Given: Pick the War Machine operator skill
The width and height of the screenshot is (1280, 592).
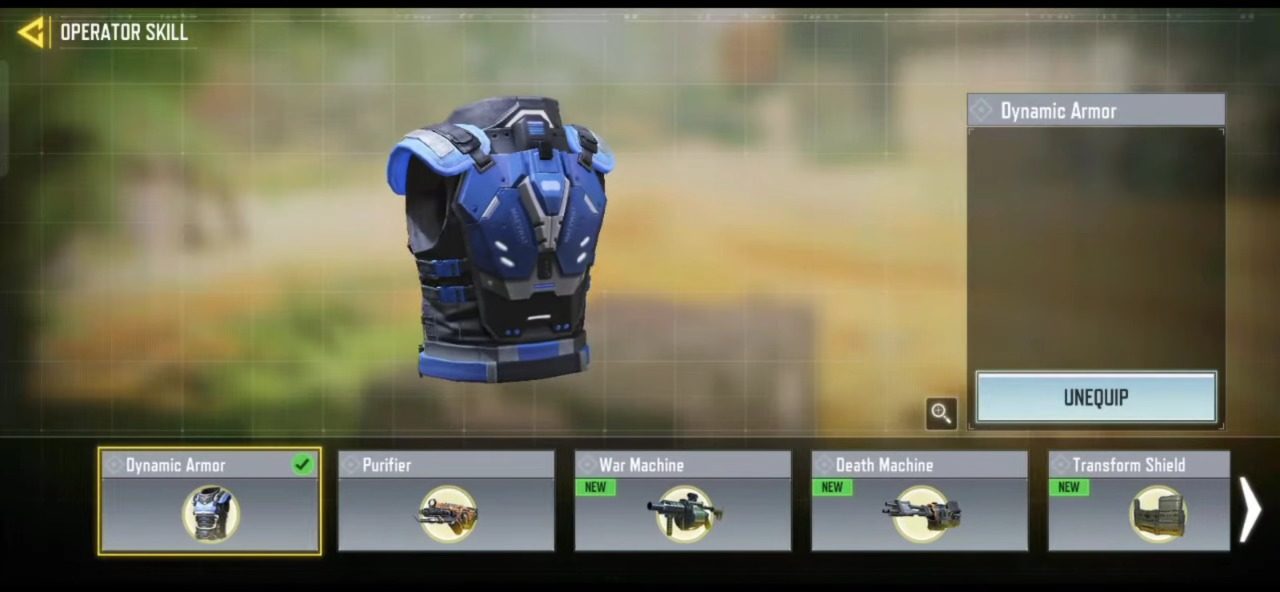Looking at the screenshot, I should tap(683, 501).
